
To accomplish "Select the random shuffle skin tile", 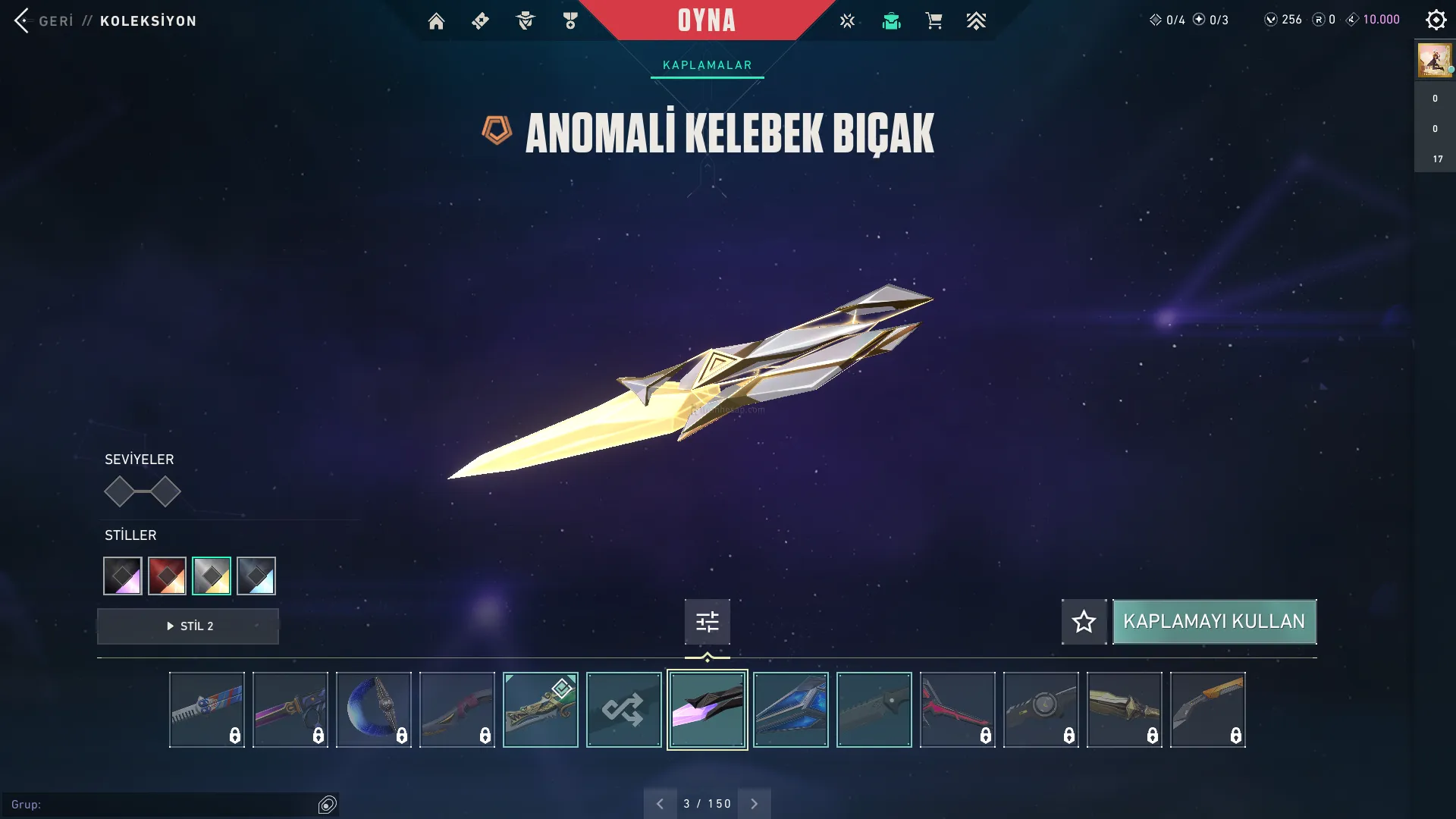I will tap(623, 710).
